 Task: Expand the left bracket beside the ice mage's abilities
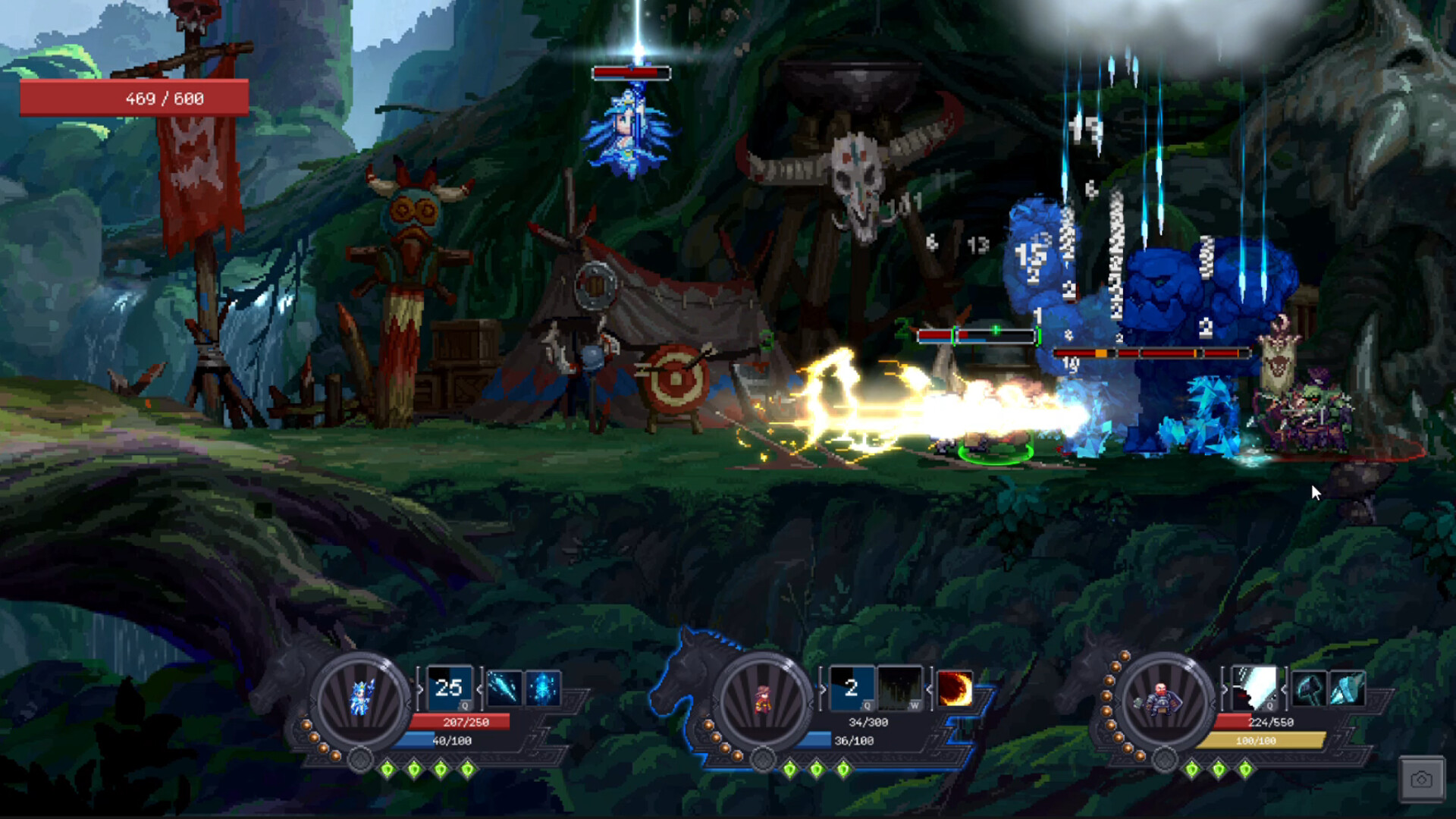pyautogui.click(x=419, y=688)
